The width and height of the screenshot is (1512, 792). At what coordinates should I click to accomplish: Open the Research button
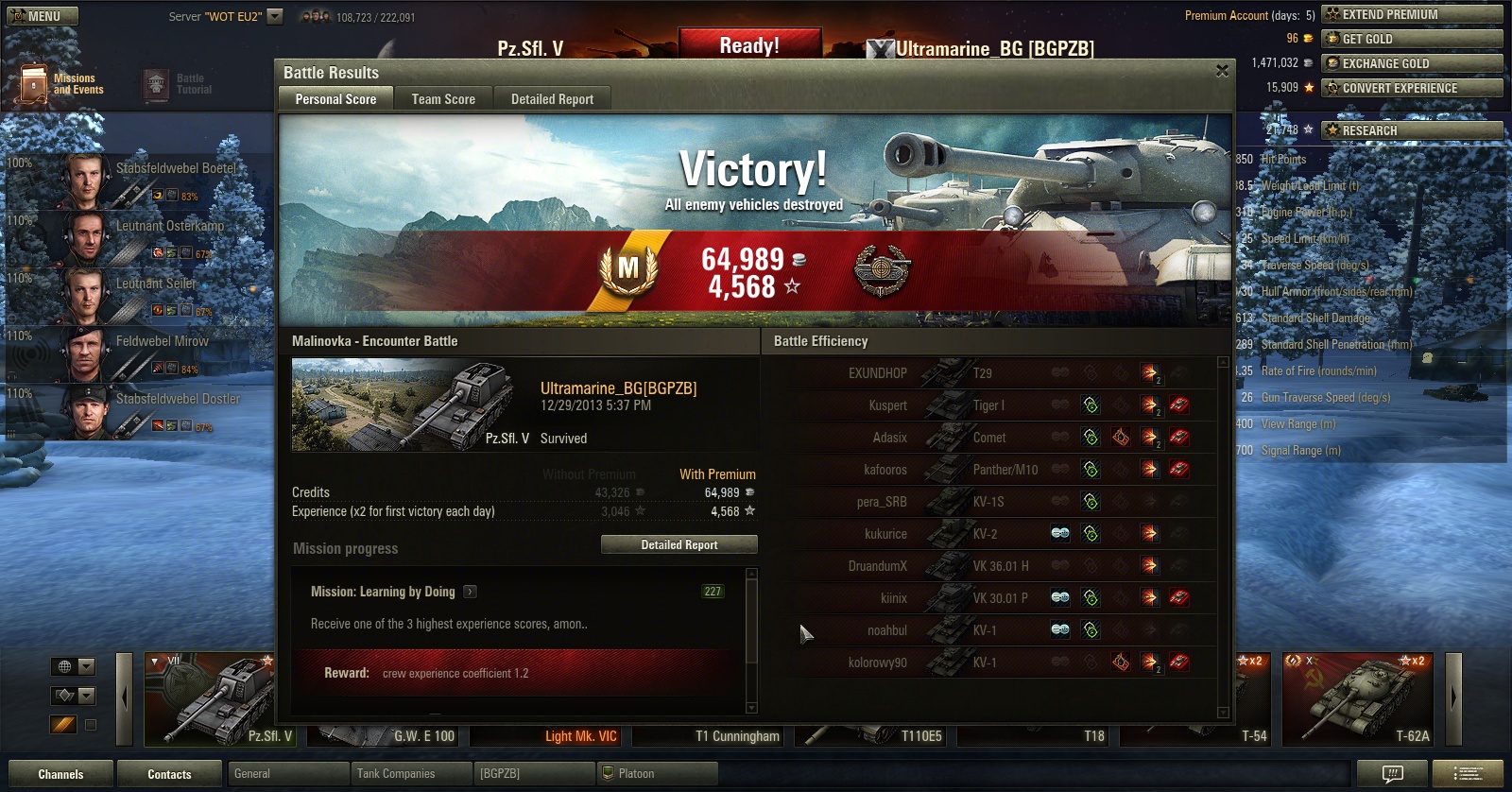tap(1412, 130)
